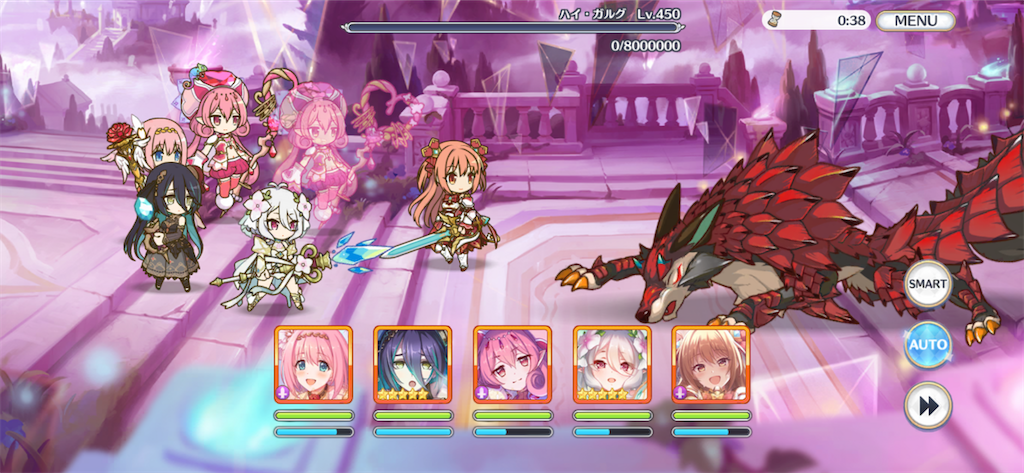
Task: Select the orange-haired swordswoman portrait
Action: tap(710, 364)
